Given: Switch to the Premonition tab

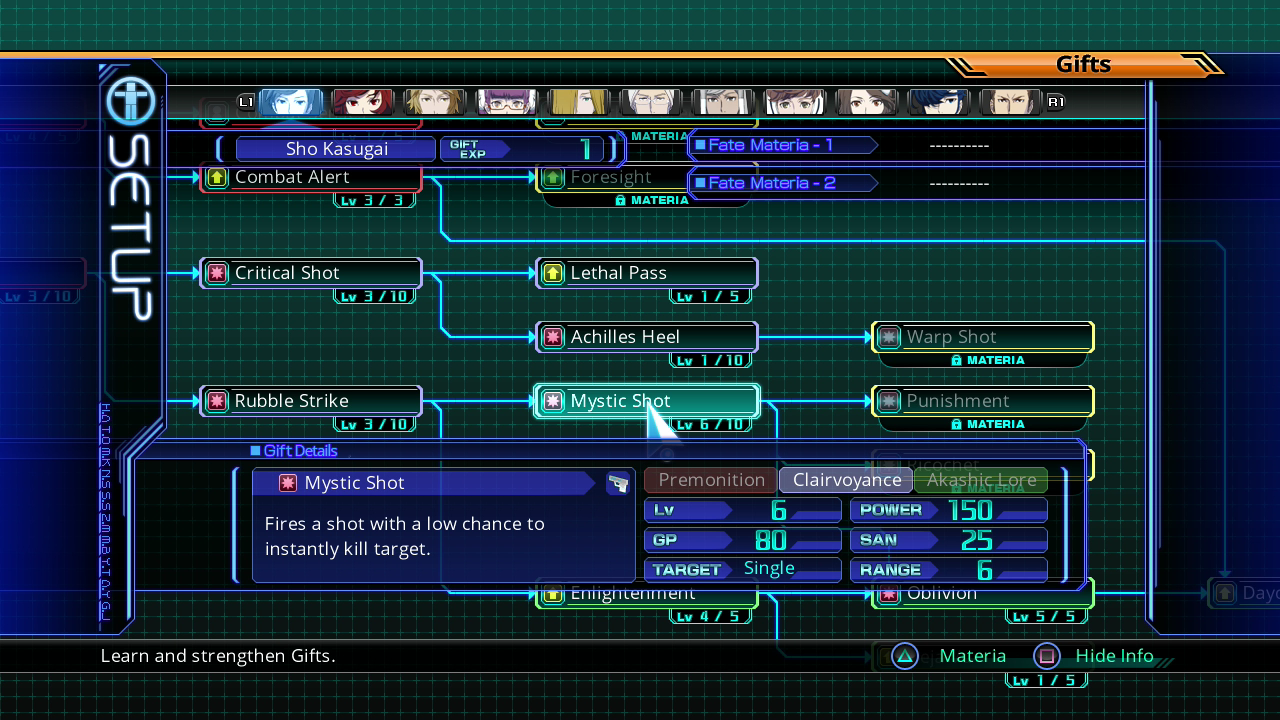Looking at the screenshot, I should pos(711,480).
